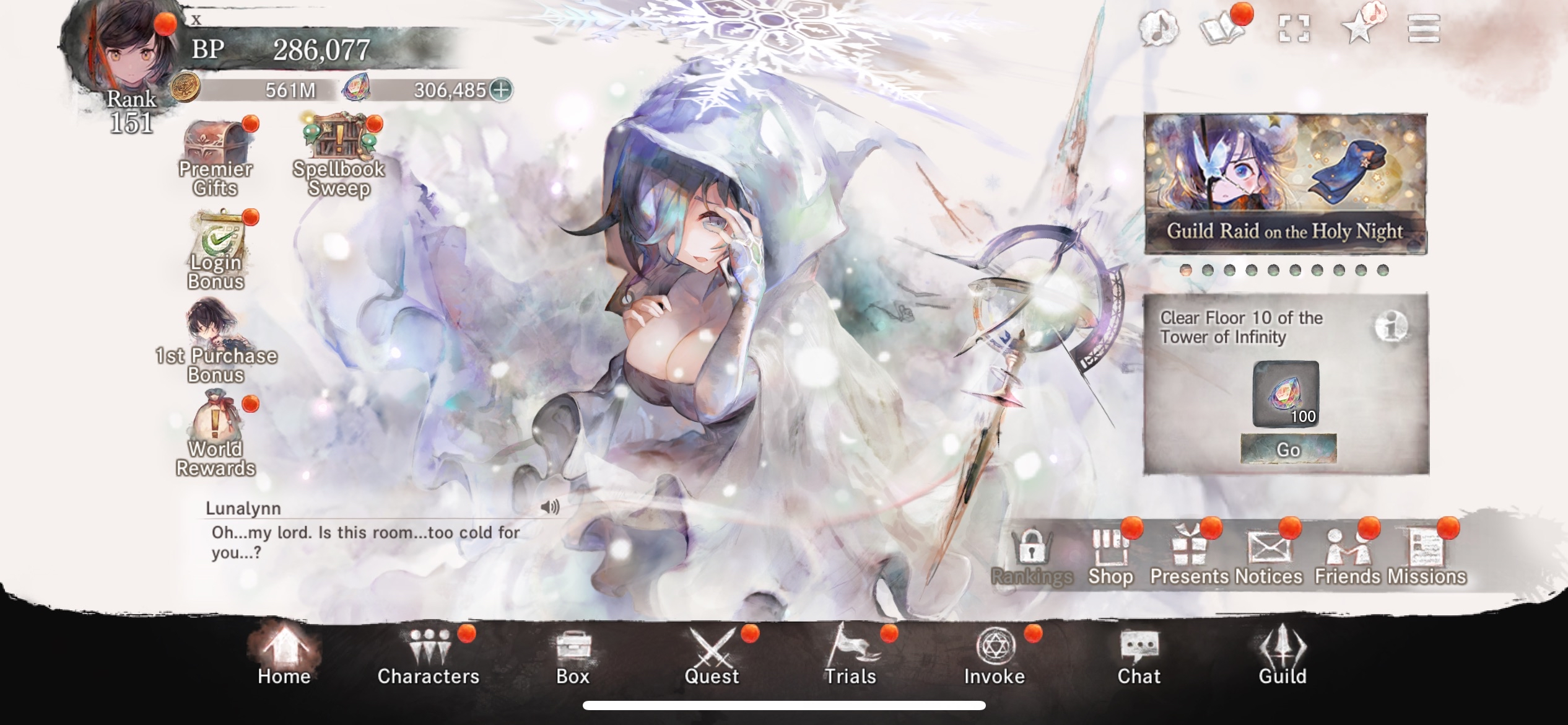Open the Notices mailbox
1568x725 pixels.
(1268, 548)
